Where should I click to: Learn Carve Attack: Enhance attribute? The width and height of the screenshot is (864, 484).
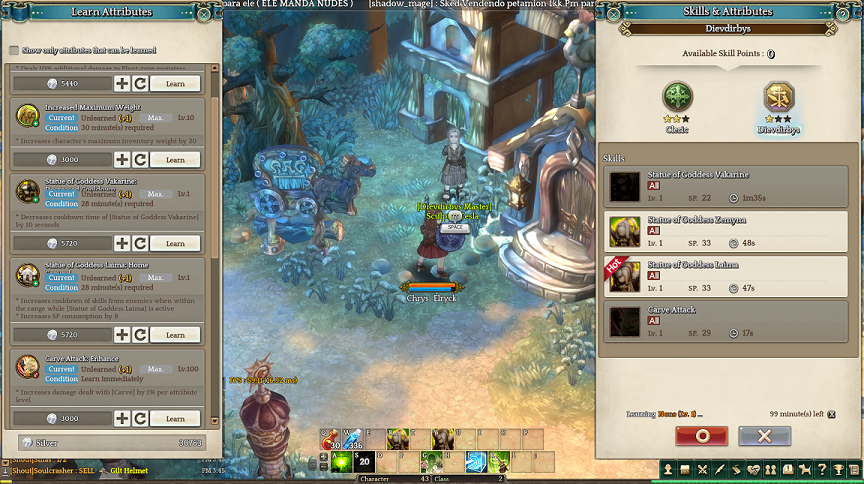click(x=175, y=418)
